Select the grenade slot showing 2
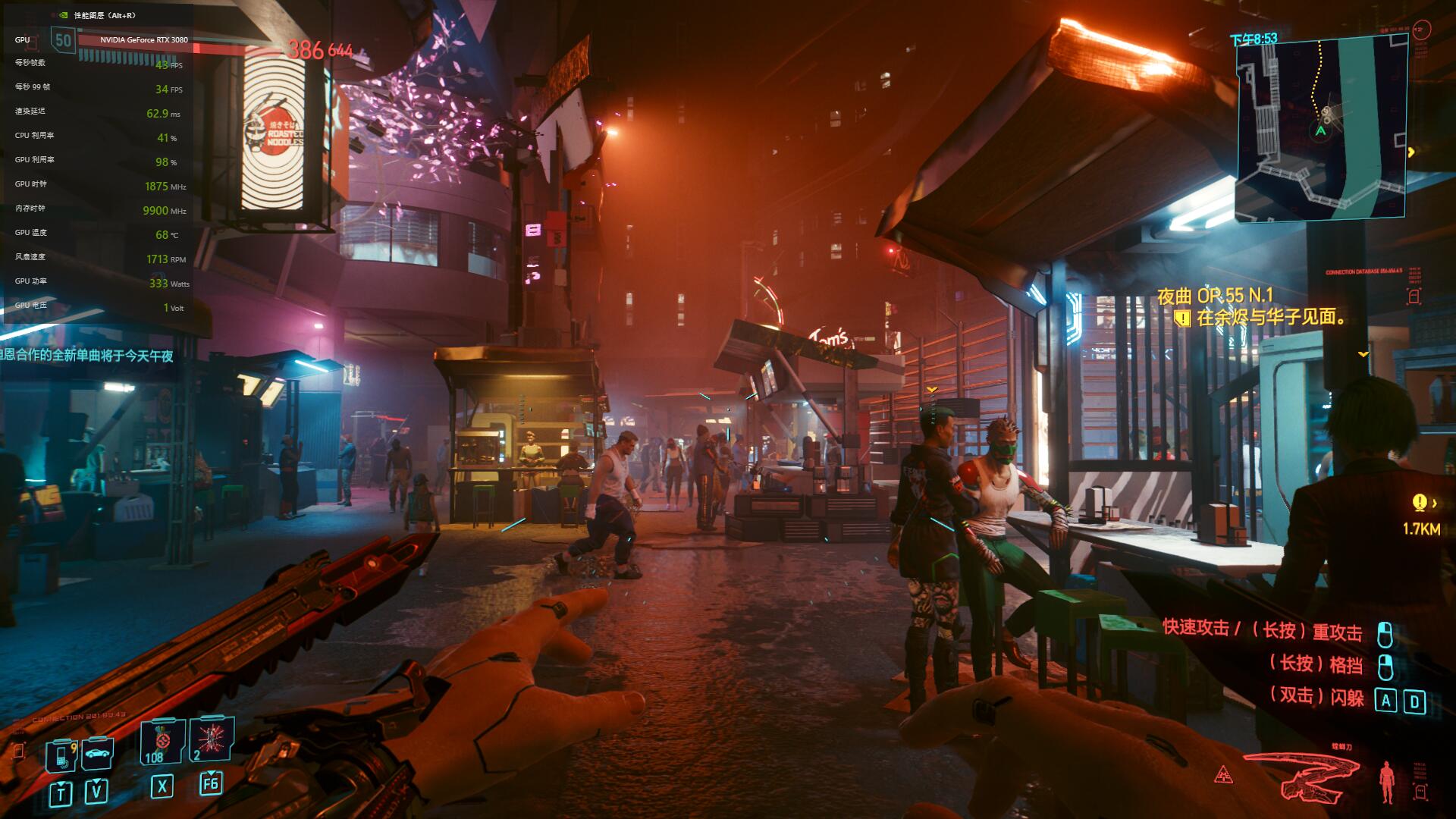The height and width of the screenshot is (819, 1456). pyautogui.click(x=211, y=739)
